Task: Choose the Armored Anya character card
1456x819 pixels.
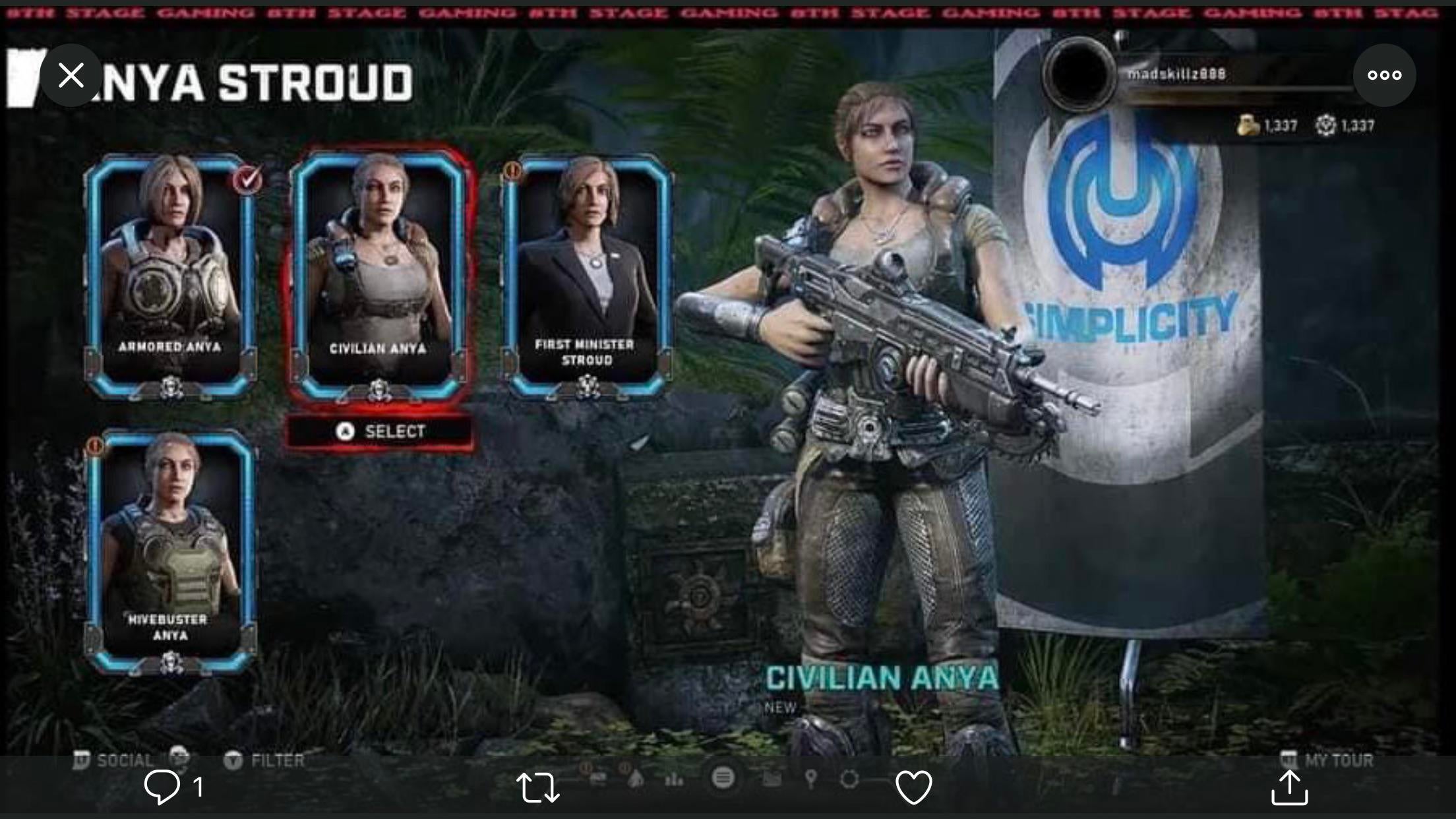Action: 170,277
